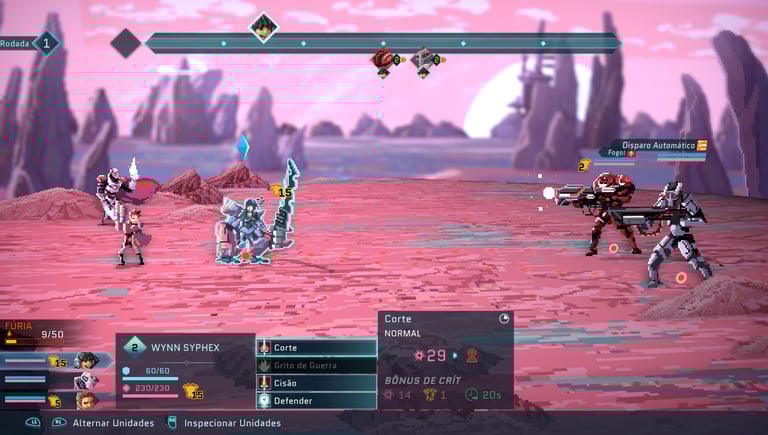Click the Inspecionar Unidades option

point(232,423)
